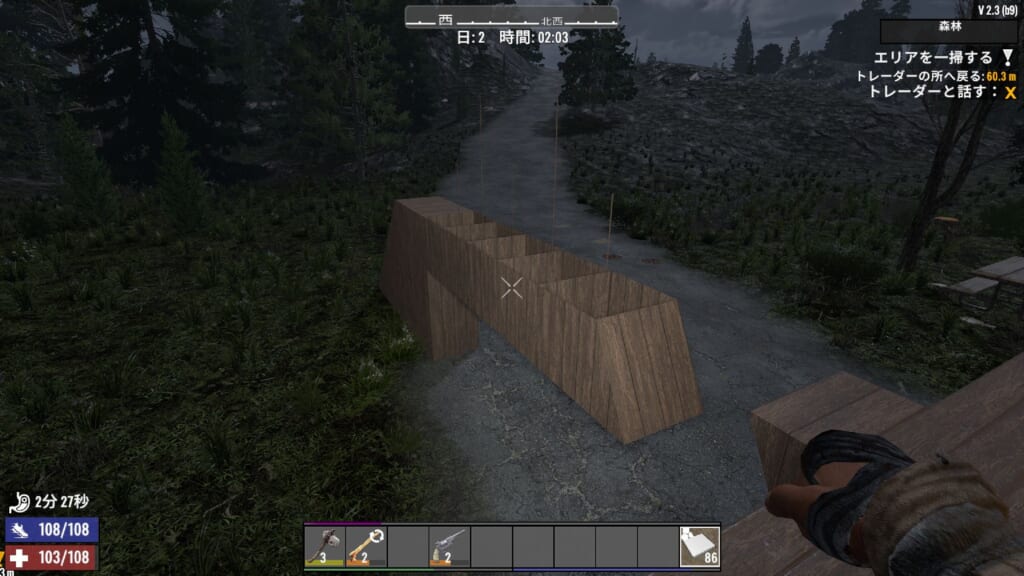Screen dimensions: 1024x576
Task: Equip the revolver from the hotbar
Action: coord(449,547)
